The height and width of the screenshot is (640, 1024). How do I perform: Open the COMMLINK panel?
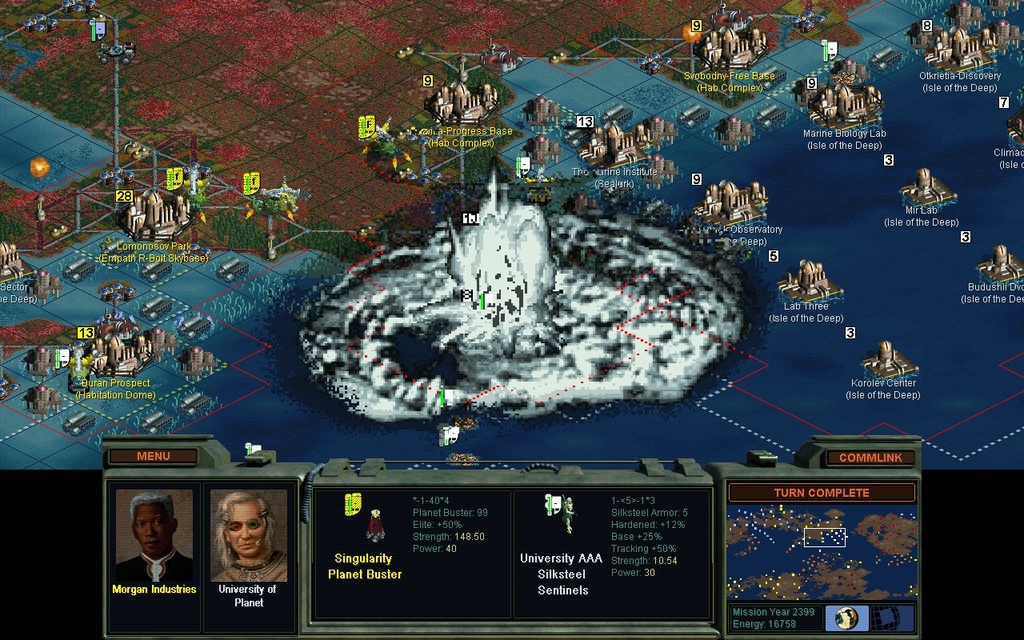870,457
